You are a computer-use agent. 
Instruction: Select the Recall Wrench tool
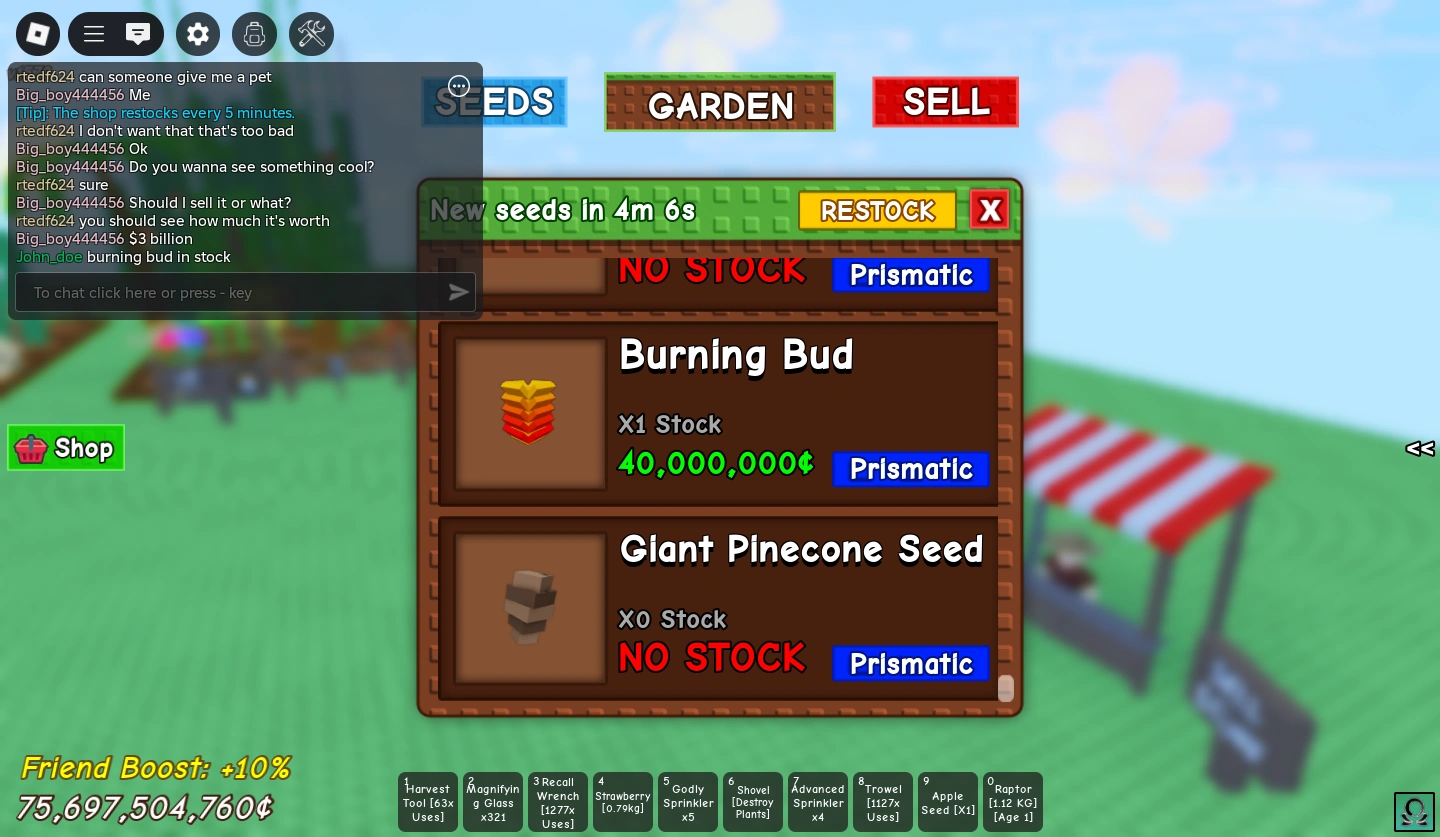pos(558,801)
